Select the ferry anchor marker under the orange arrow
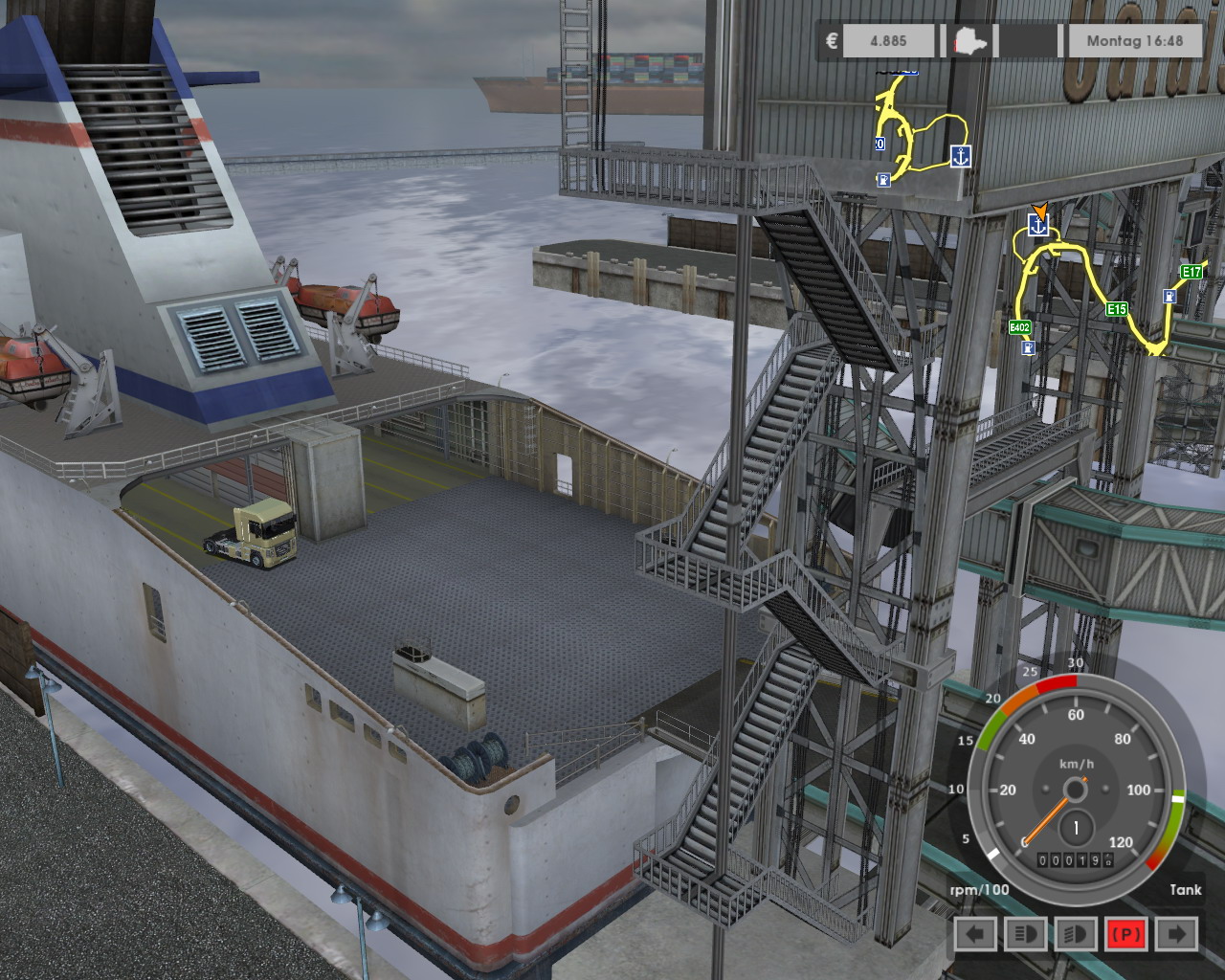 [1037, 226]
